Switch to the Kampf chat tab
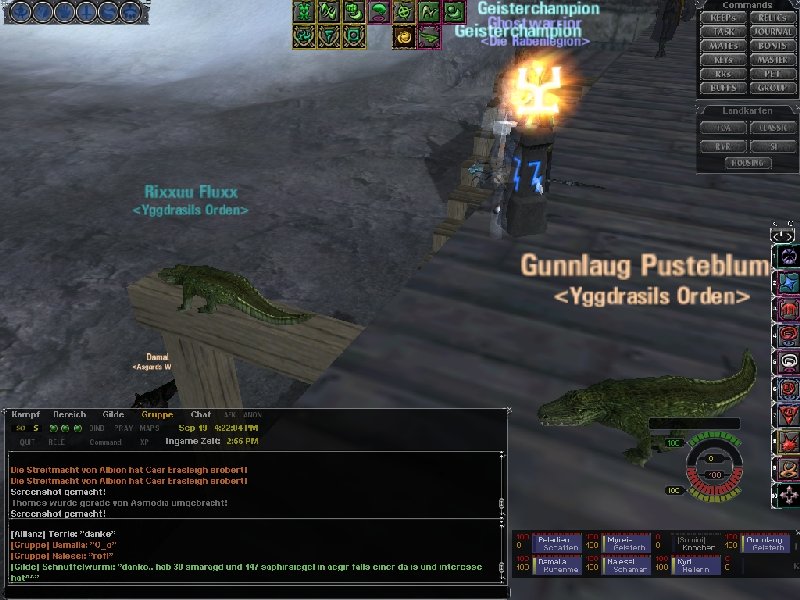The height and width of the screenshot is (600, 800). click(x=25, y=414)
